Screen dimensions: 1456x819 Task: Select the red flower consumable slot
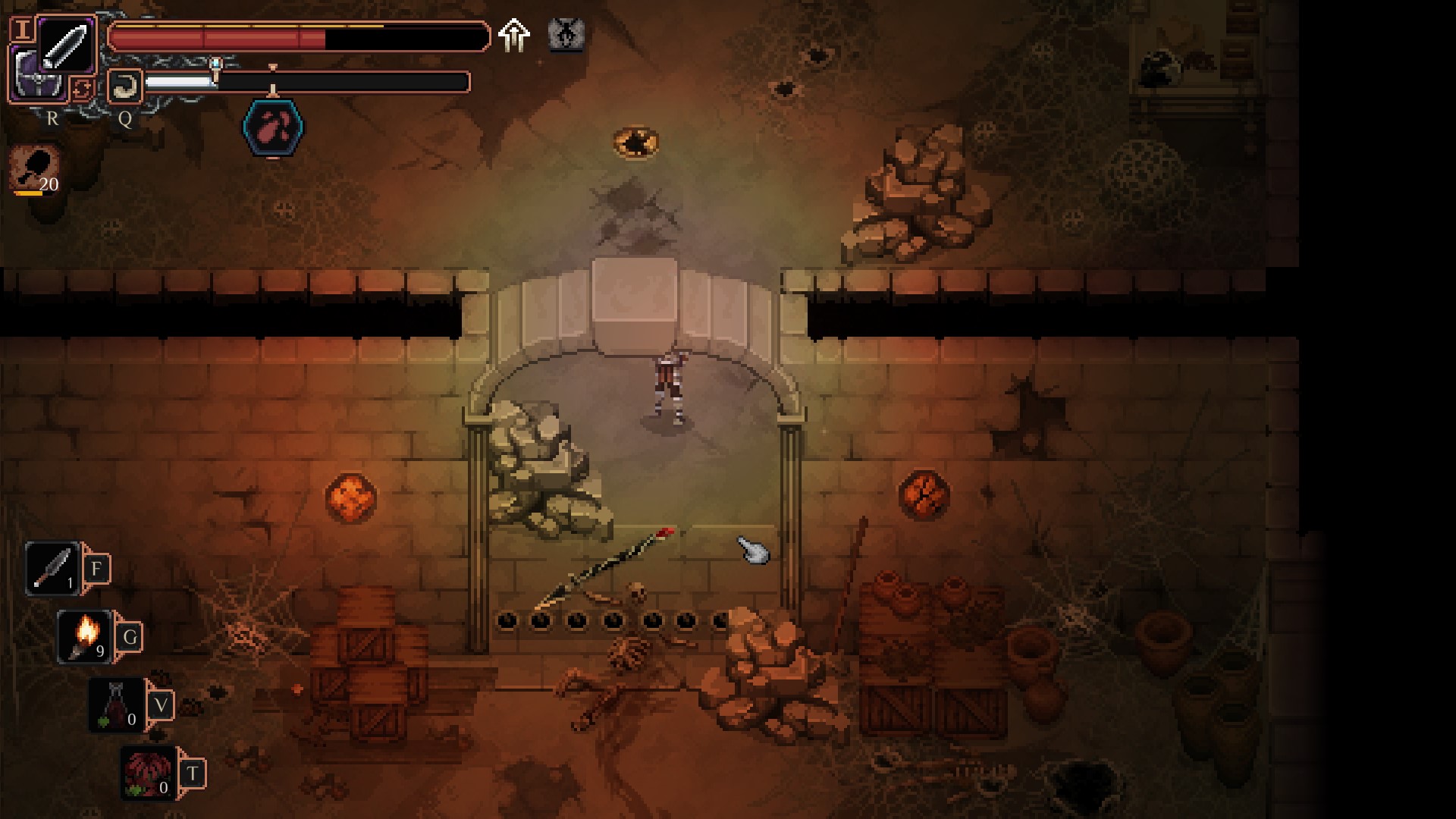(149, 773)
